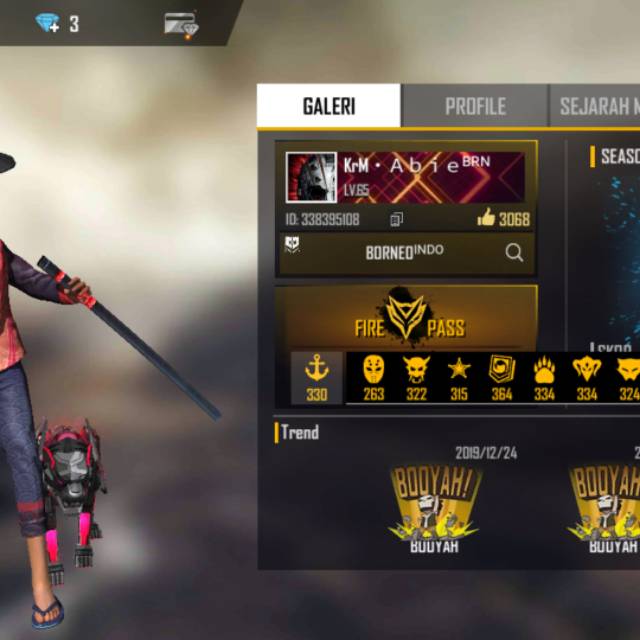This screenshot has width=640, height=640.
Task: Top up diamonds with the plus icon
Action: pyautogui.click(x=48, y=23)
